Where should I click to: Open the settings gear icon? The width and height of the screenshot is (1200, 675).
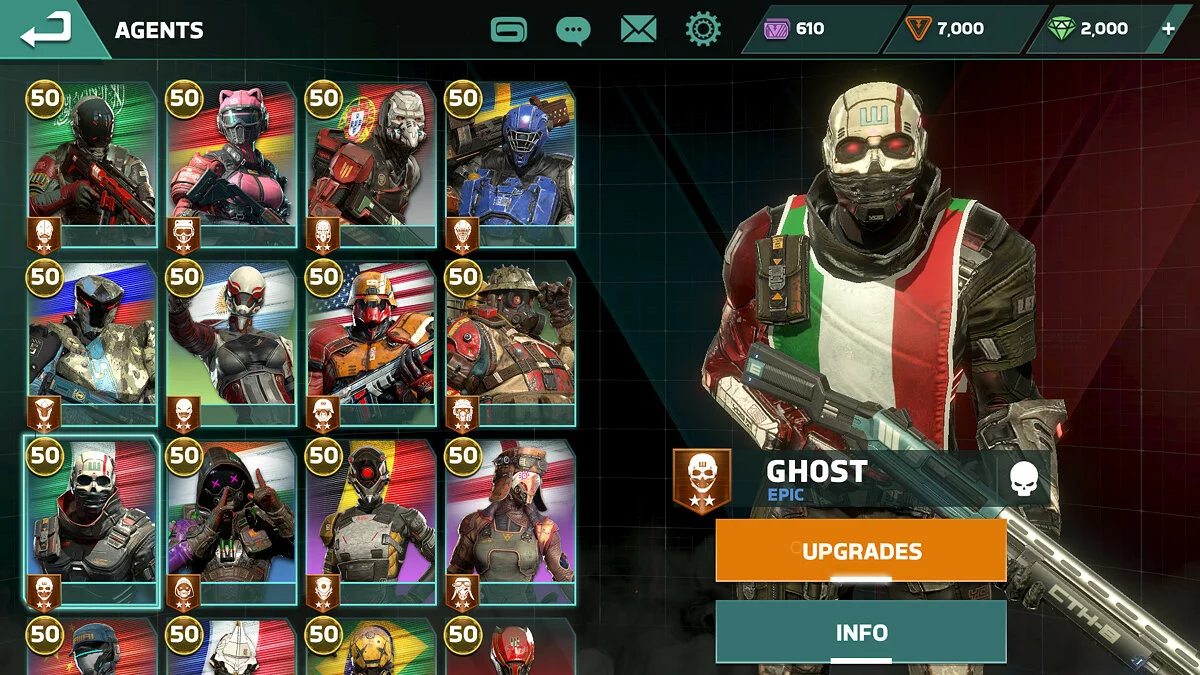(703, 29)
